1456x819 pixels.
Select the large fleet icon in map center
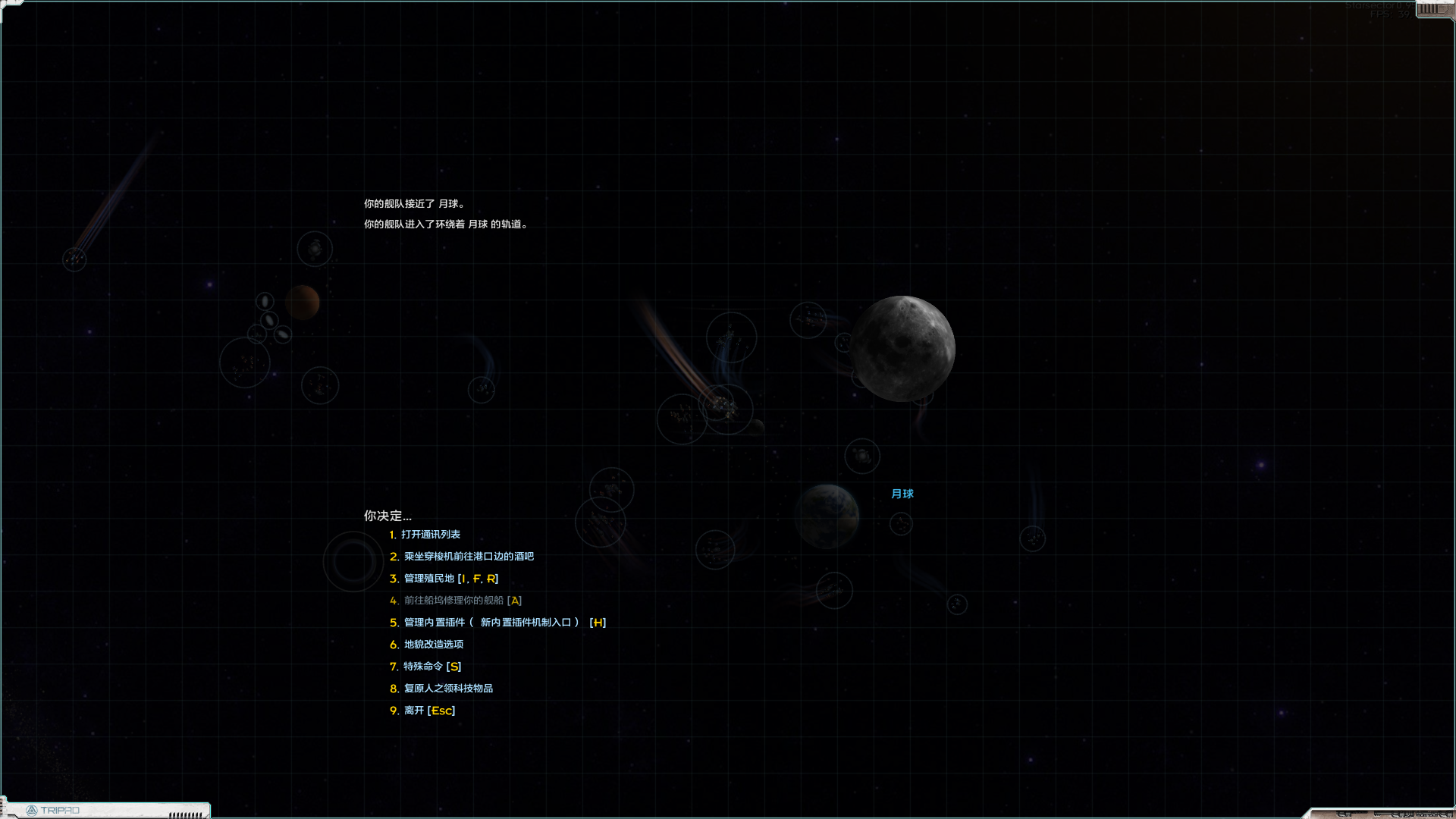click(x=726, y=409)
